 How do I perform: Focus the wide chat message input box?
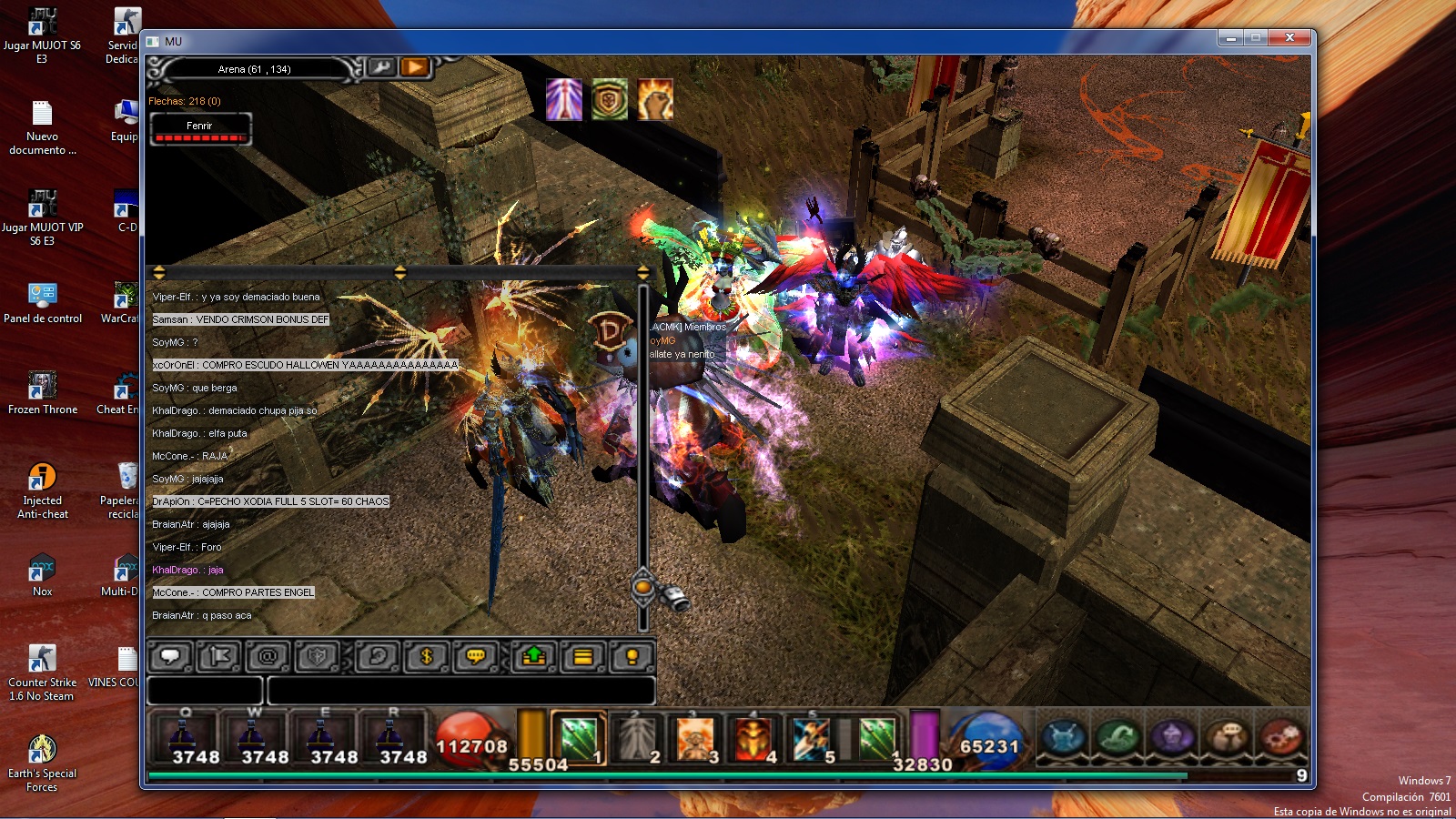point(460,691)
